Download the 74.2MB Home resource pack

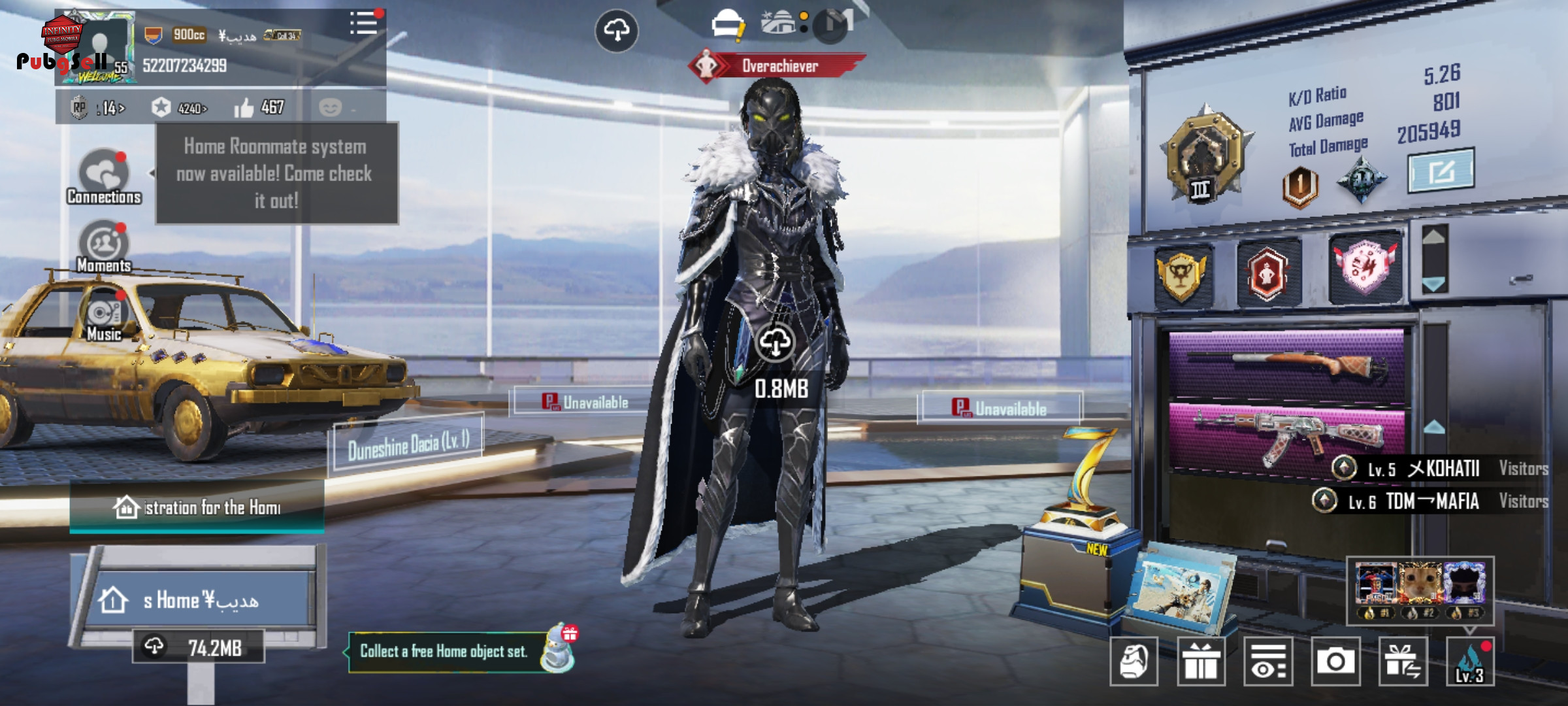click(199, 647)
